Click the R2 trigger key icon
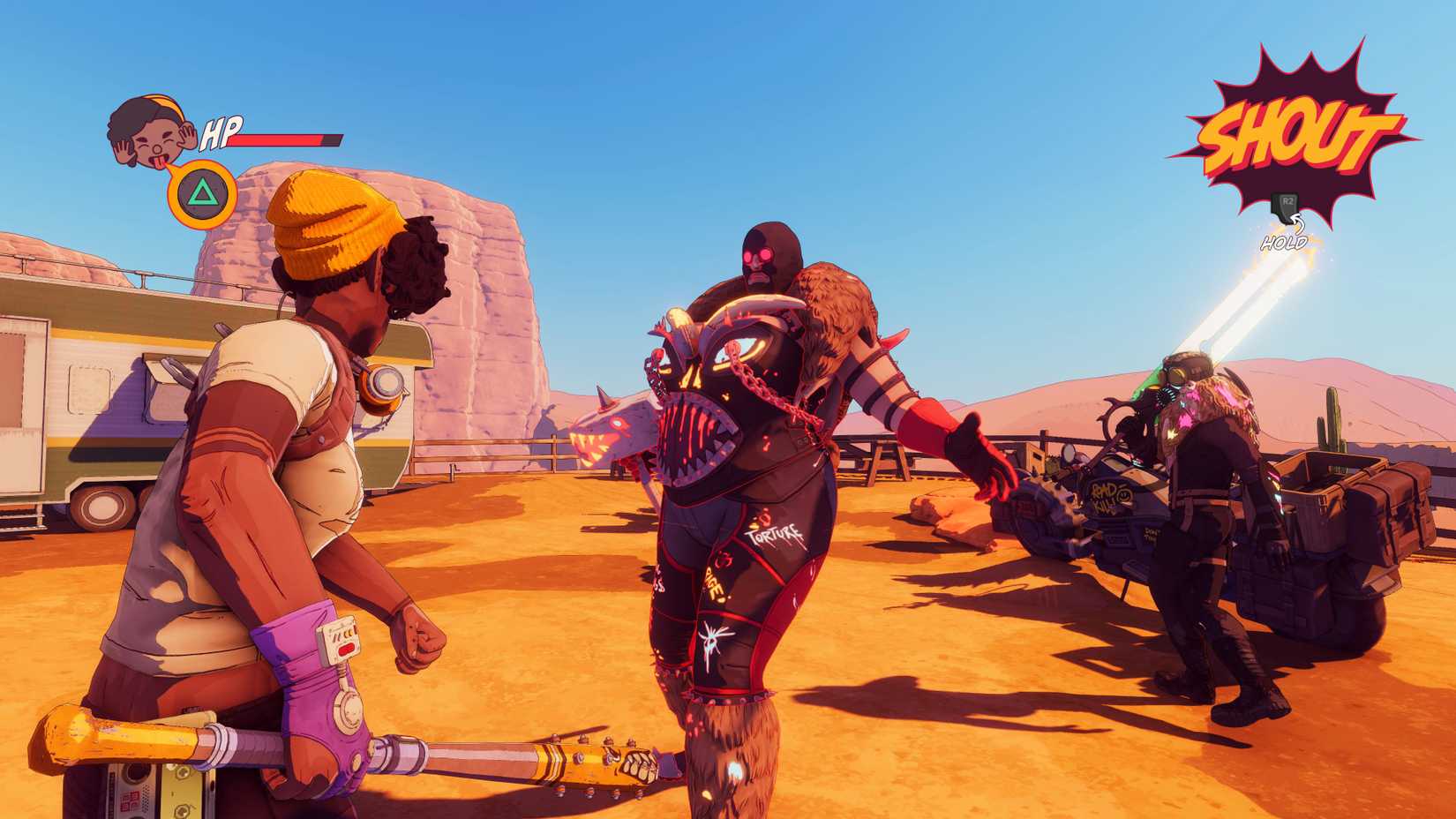 tap(1287, 206)
